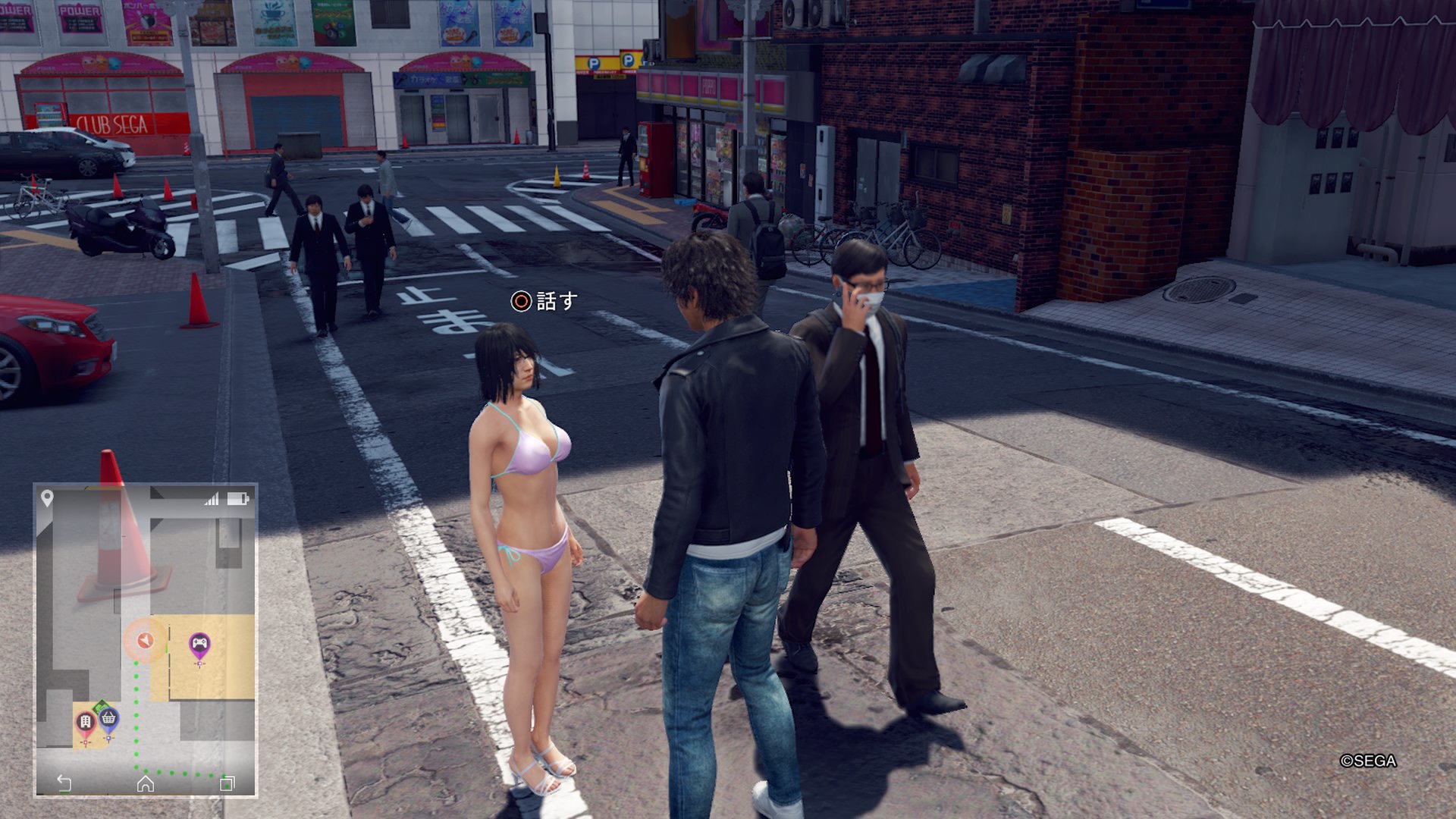This screenshot has width=1456, height=819.
Task: Click the location pin icon on phone
Action: 47,498
